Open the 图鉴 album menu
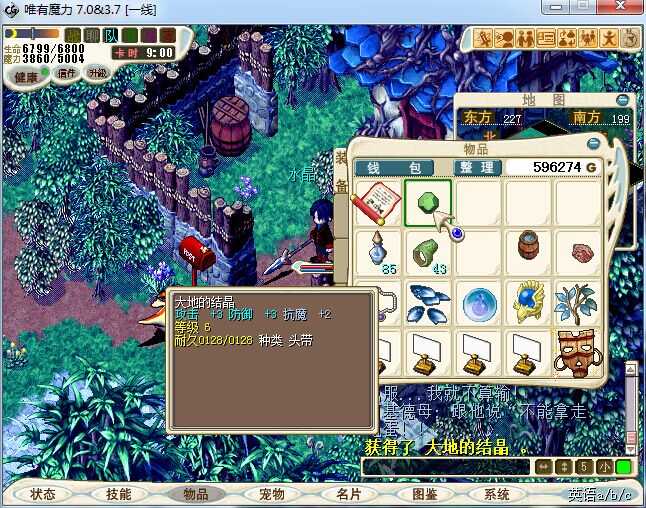 click(x=424, y=494)
